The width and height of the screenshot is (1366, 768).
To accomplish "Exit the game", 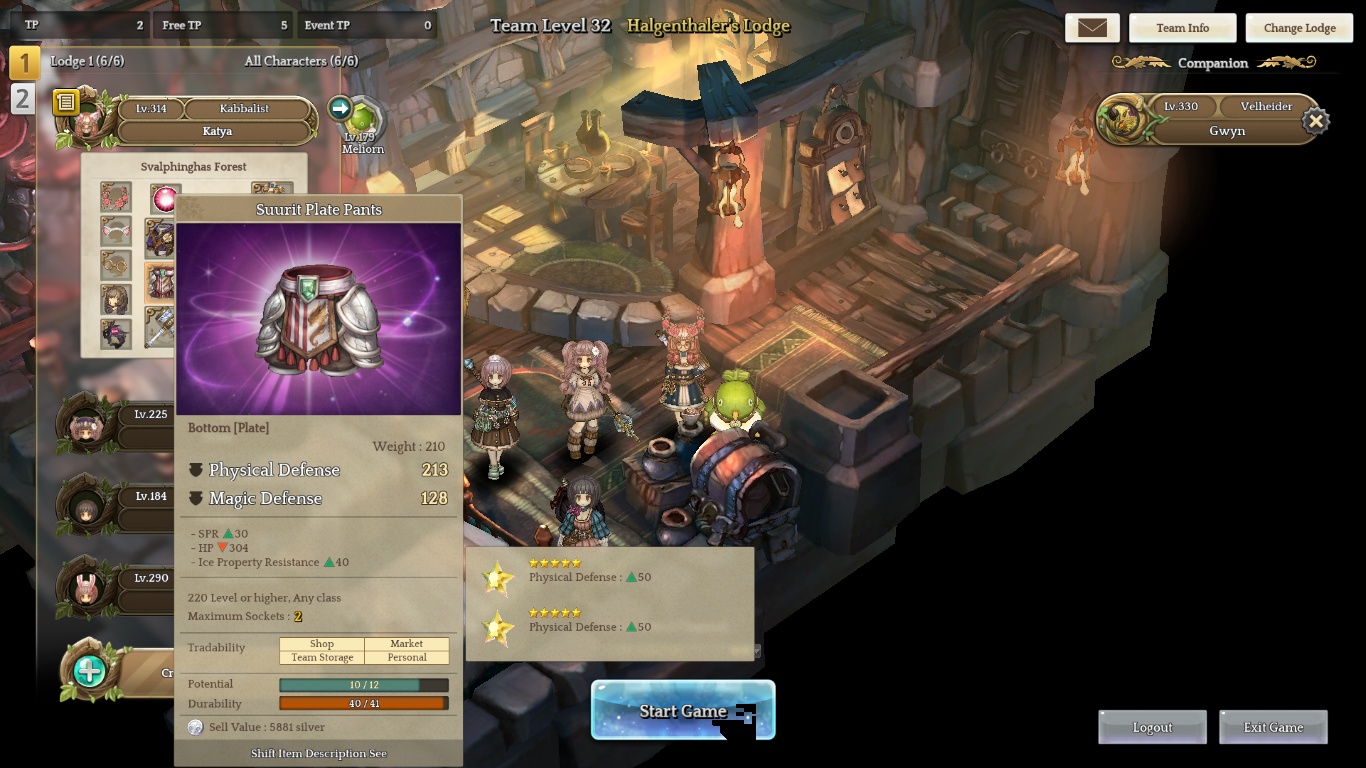I will click(x=1273, y=727).
